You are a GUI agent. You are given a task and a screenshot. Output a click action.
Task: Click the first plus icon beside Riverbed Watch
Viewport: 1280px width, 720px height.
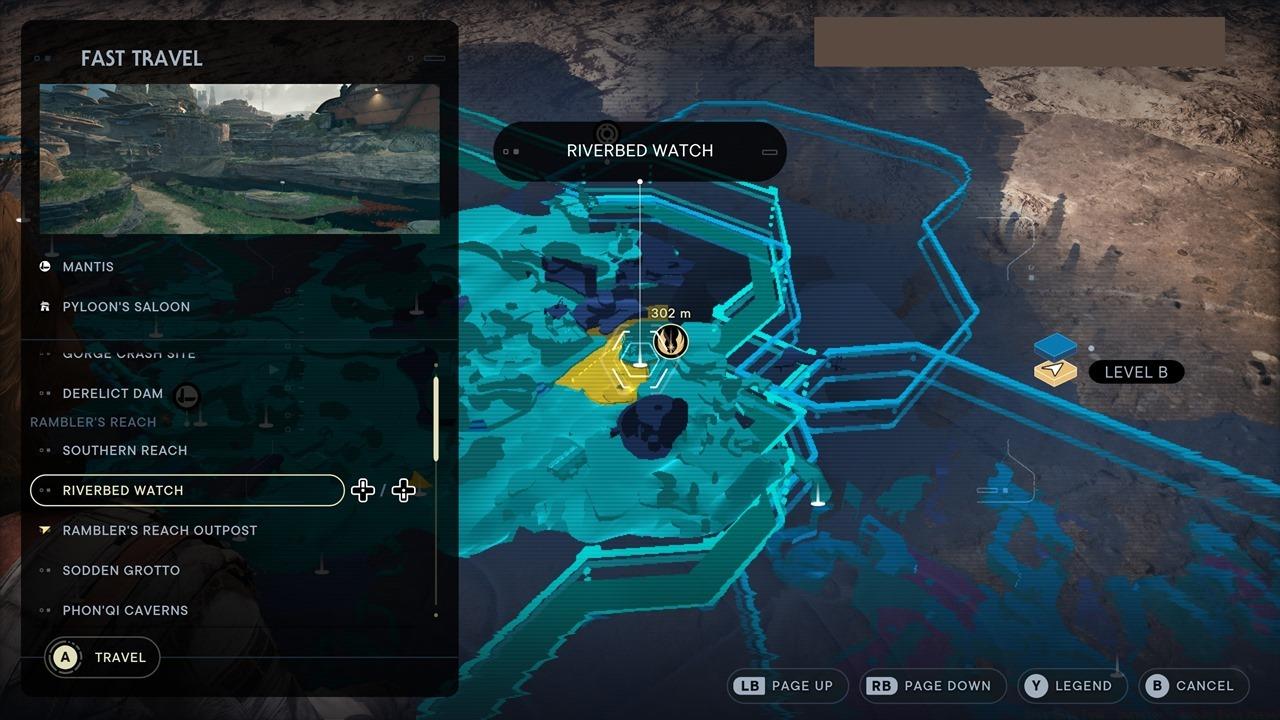363,490
